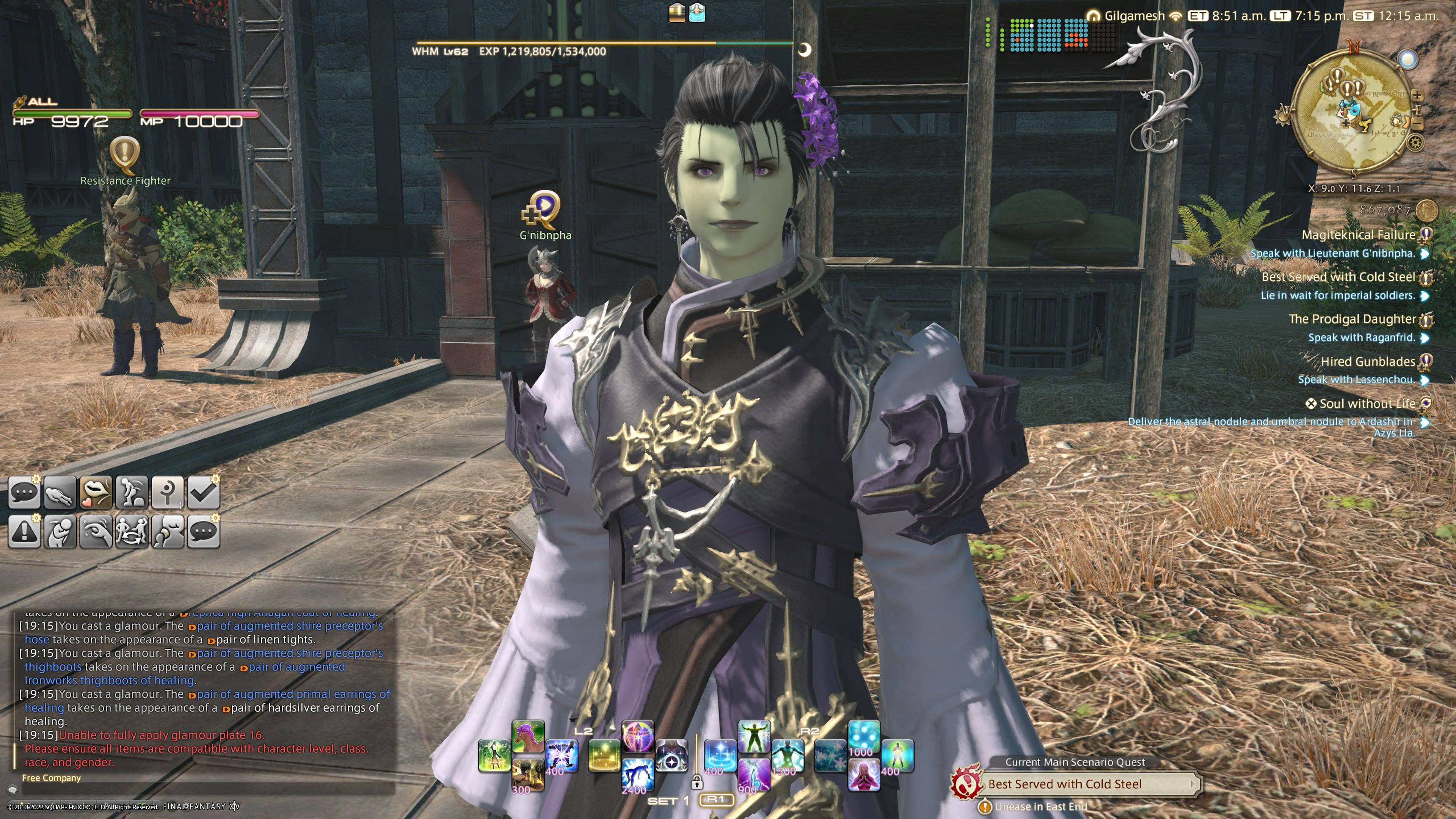Switch chat to the Free Company tab
1456x819 pixels.
point(52,778)
